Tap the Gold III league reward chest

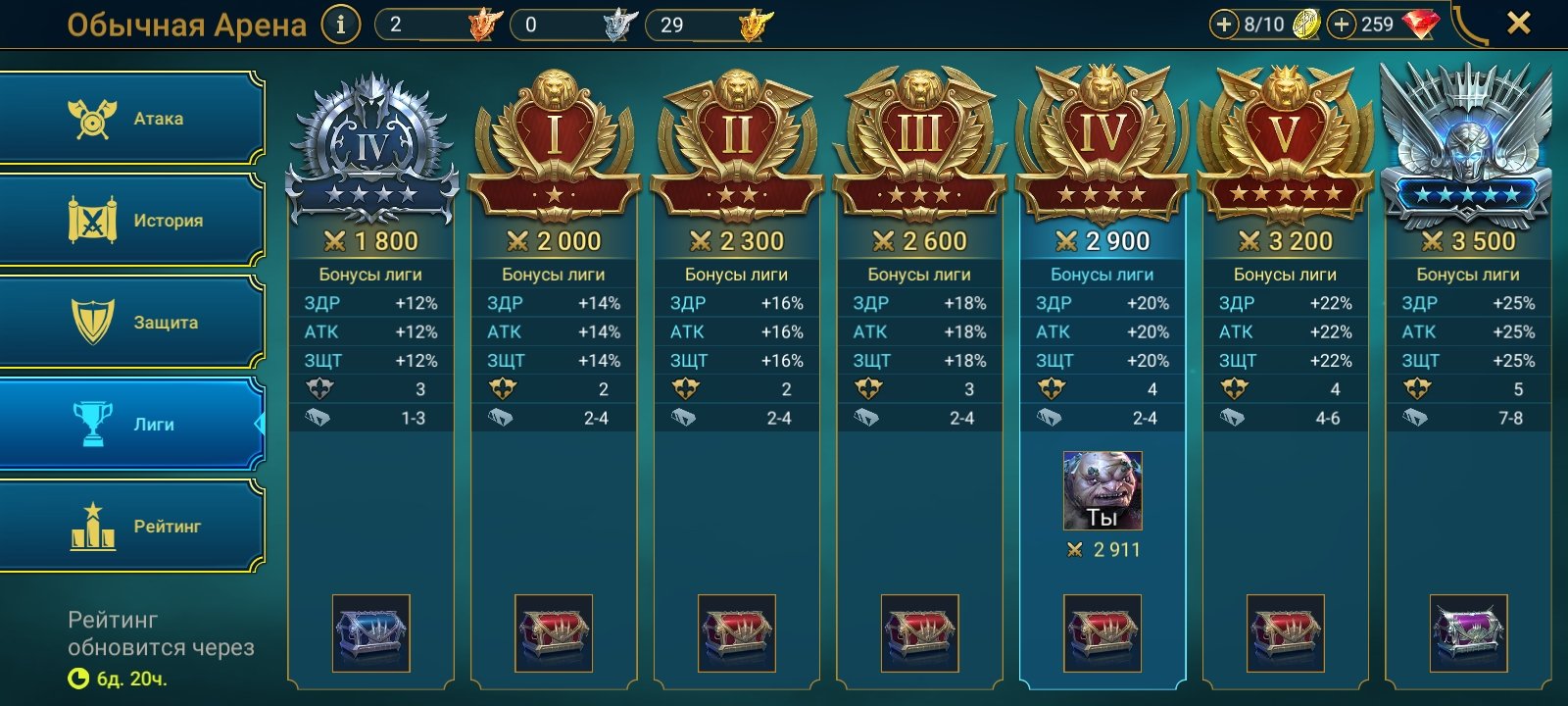tap(919, 632)
